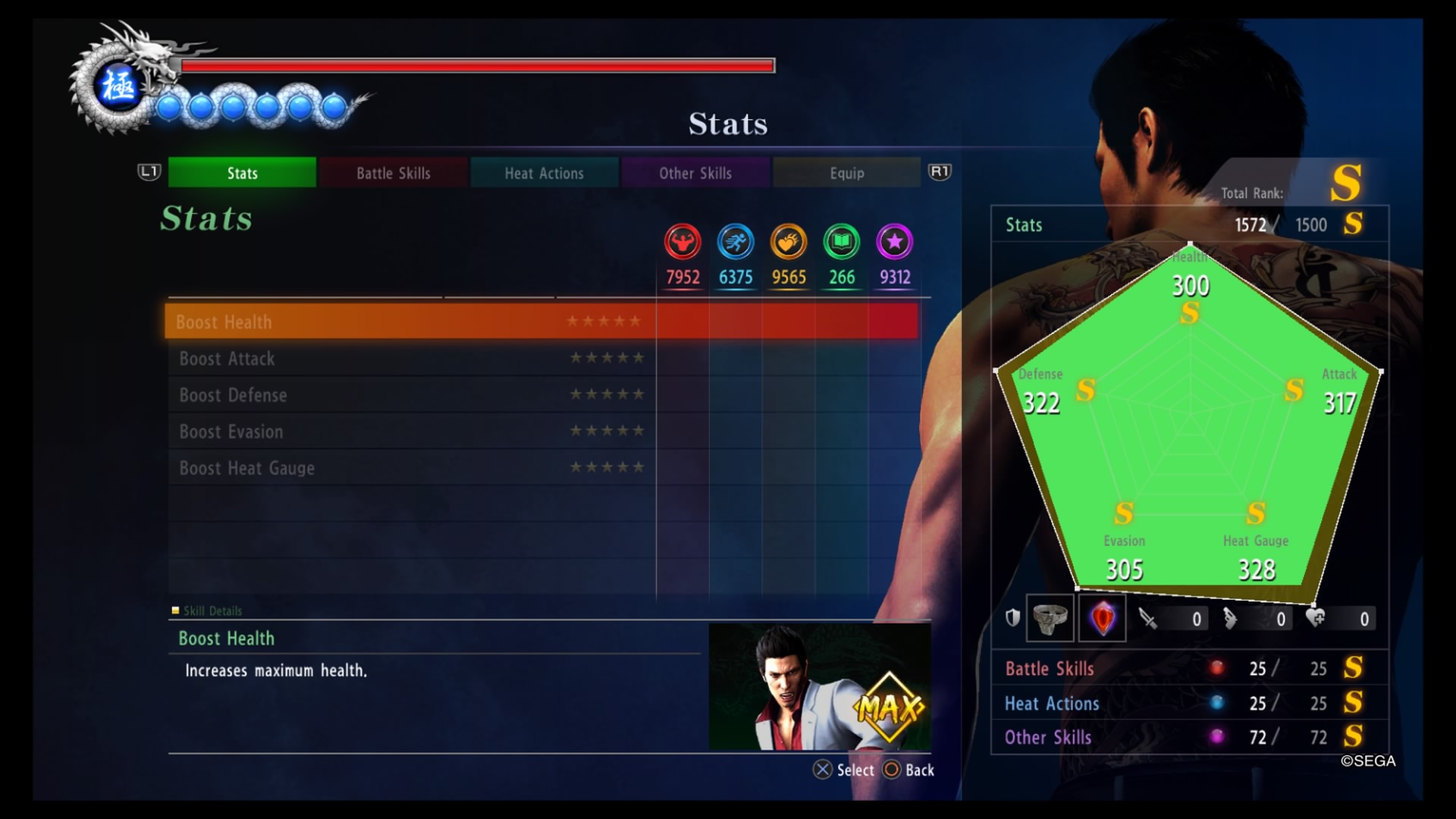
Task: Select the purple star experience icon
Action: click(x=895, y=243)
